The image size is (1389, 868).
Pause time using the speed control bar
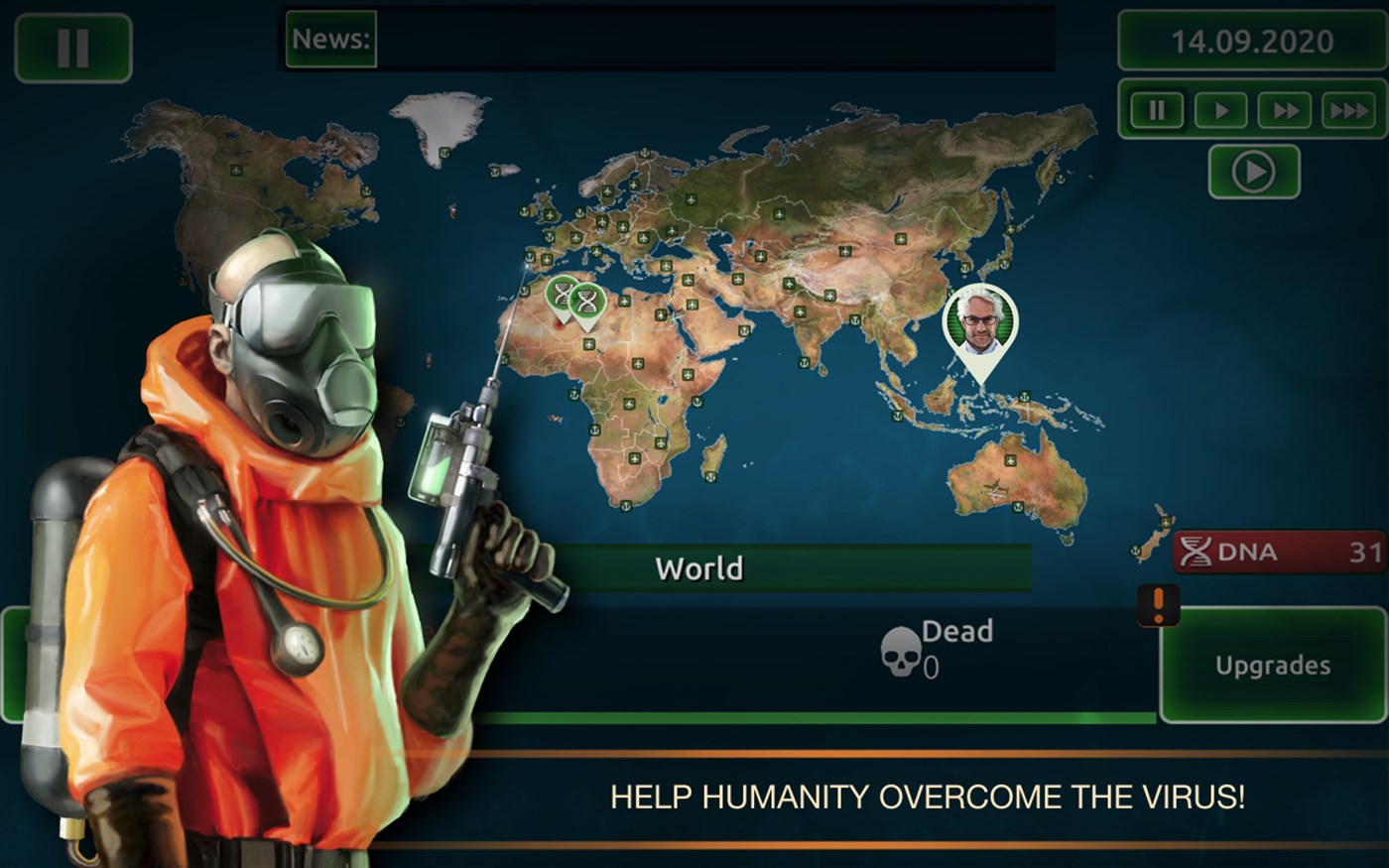1156,110
